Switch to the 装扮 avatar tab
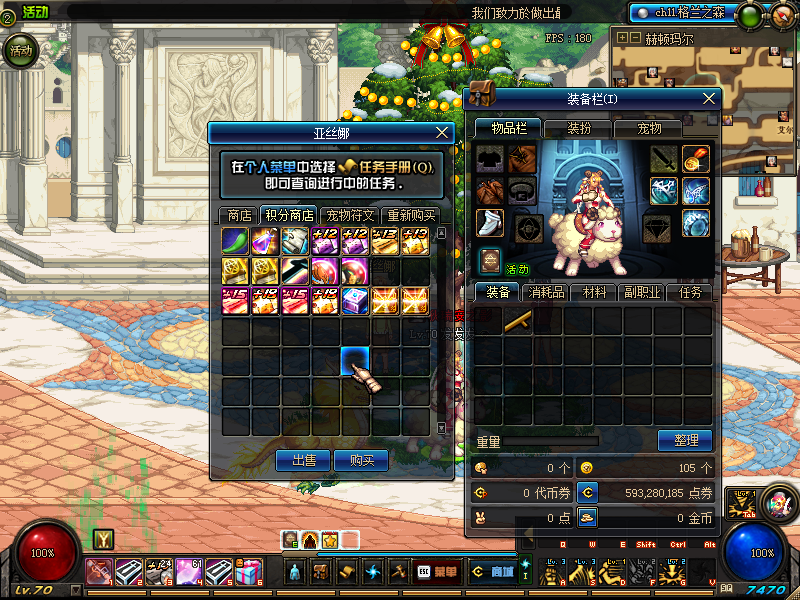Screen dimensions: 800x600 coord(579,128)
